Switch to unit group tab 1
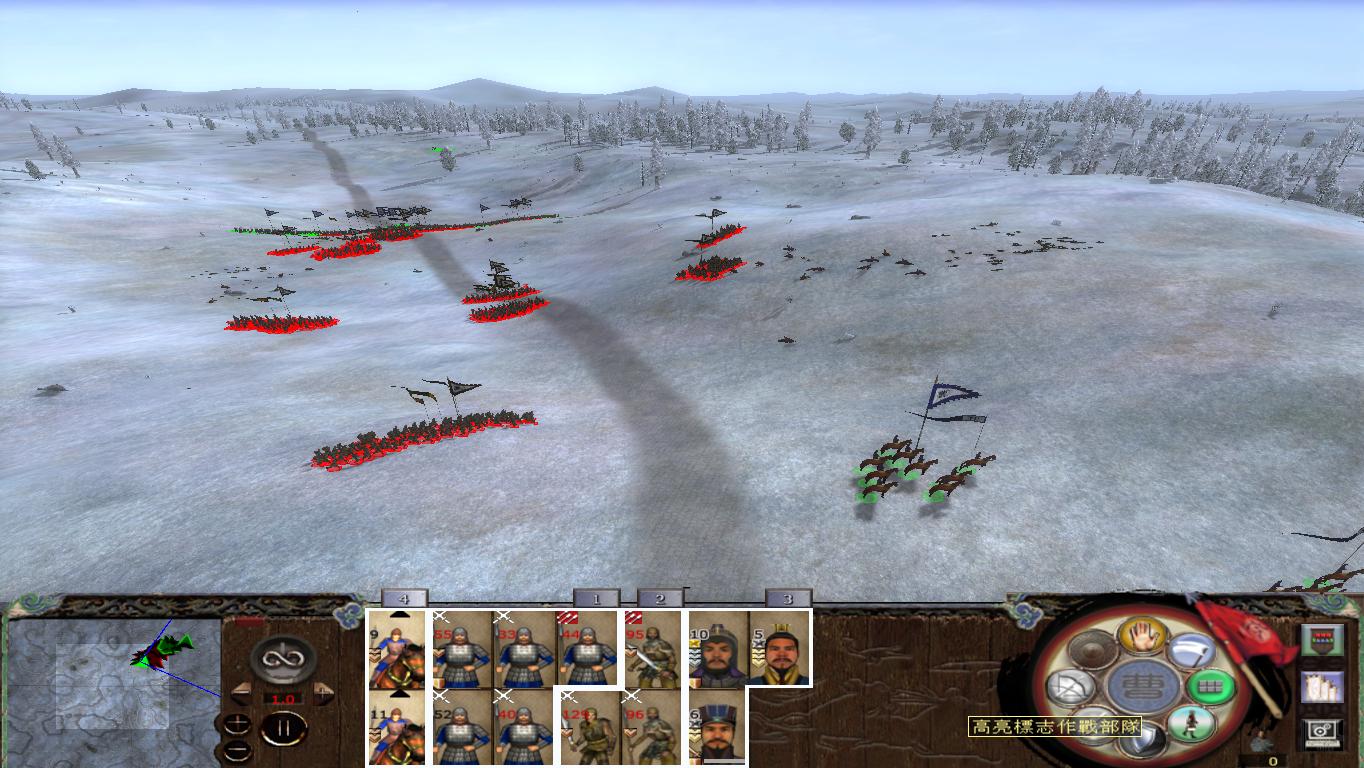The image size is (1364, 768). click(x=594, y=598)
